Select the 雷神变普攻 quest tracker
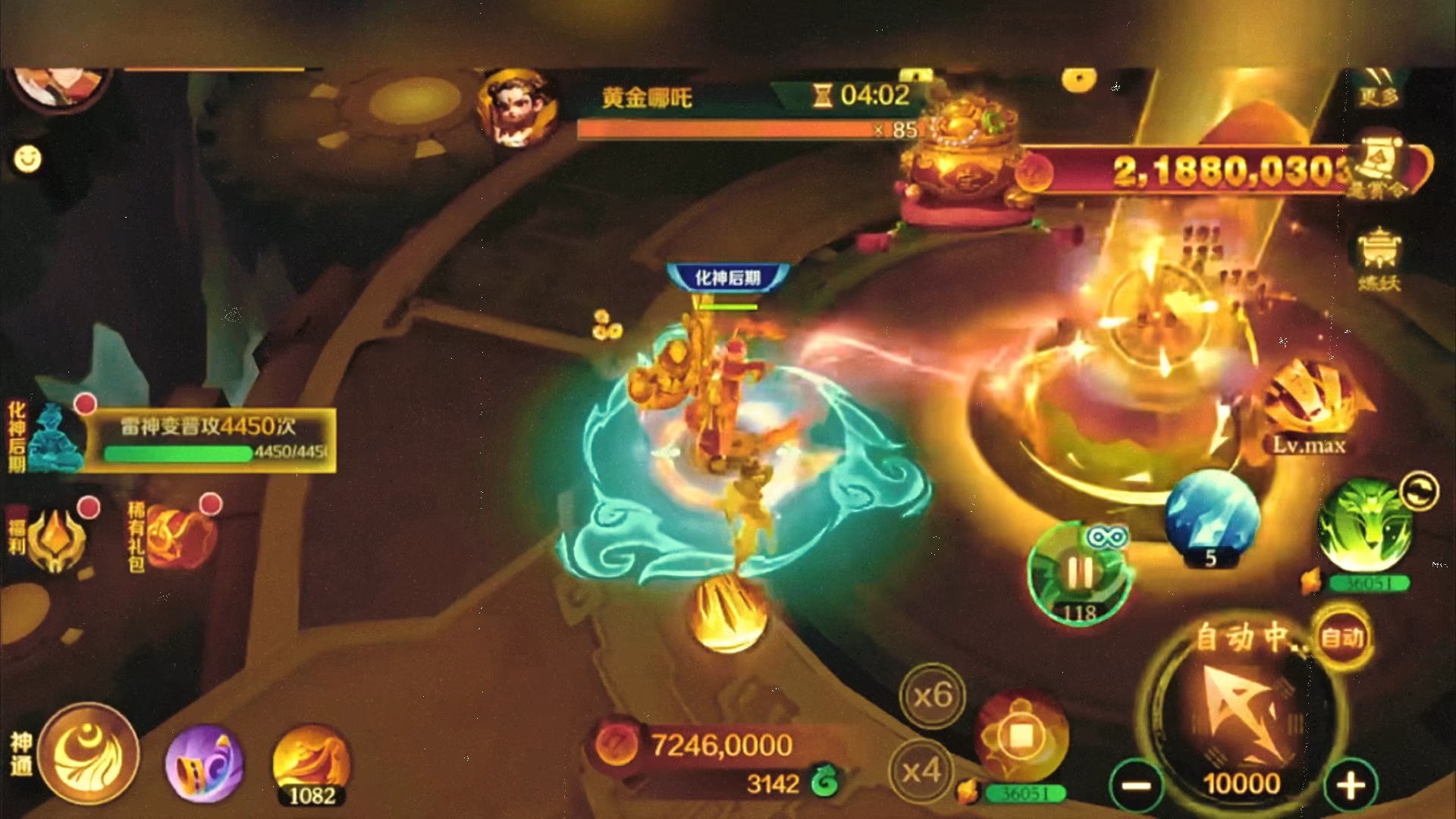This screenshot has height=819, width=1456. tap(208, 440)
